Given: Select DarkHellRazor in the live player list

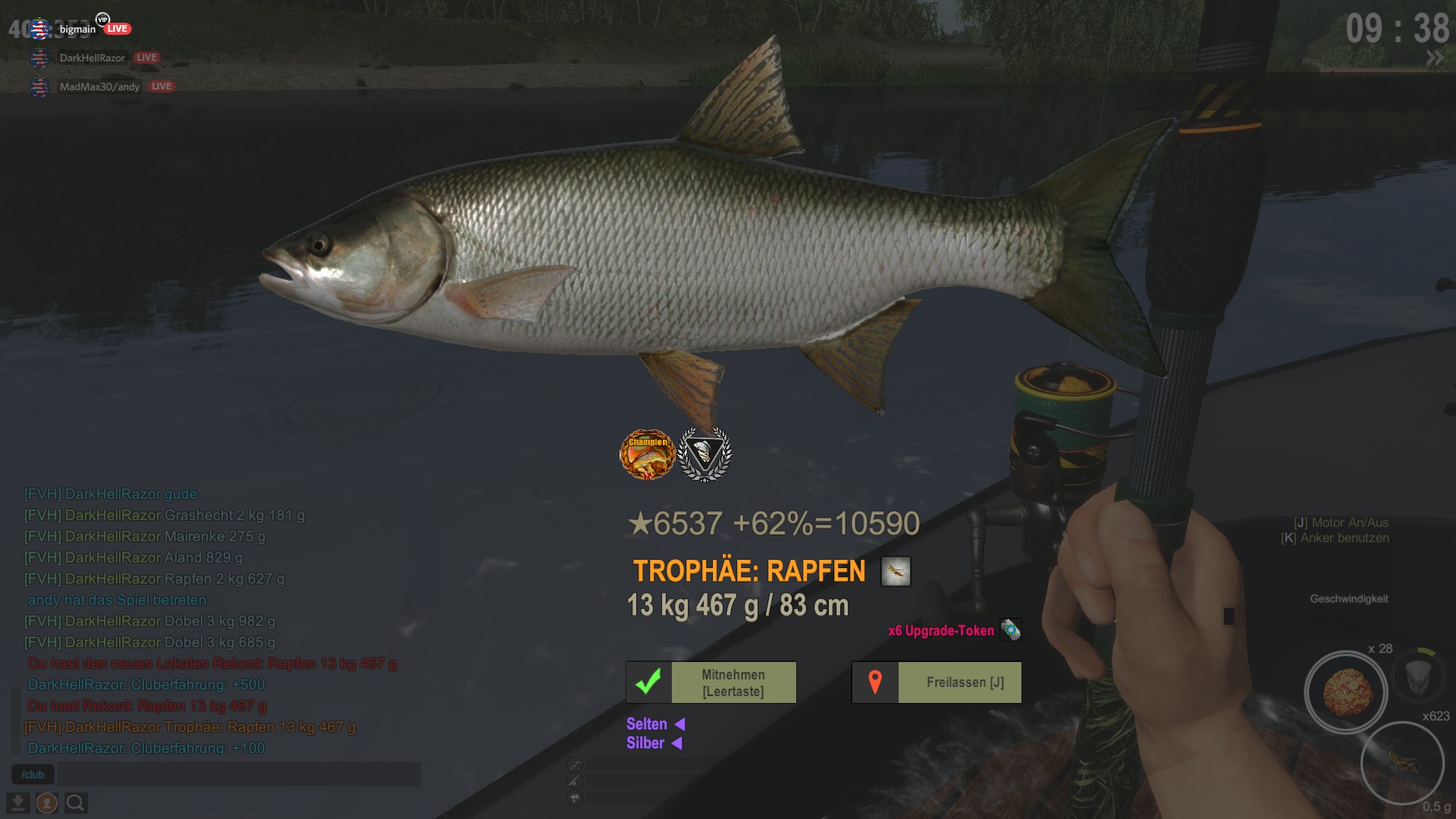Looking at the screenshot, I should (92, 58).
